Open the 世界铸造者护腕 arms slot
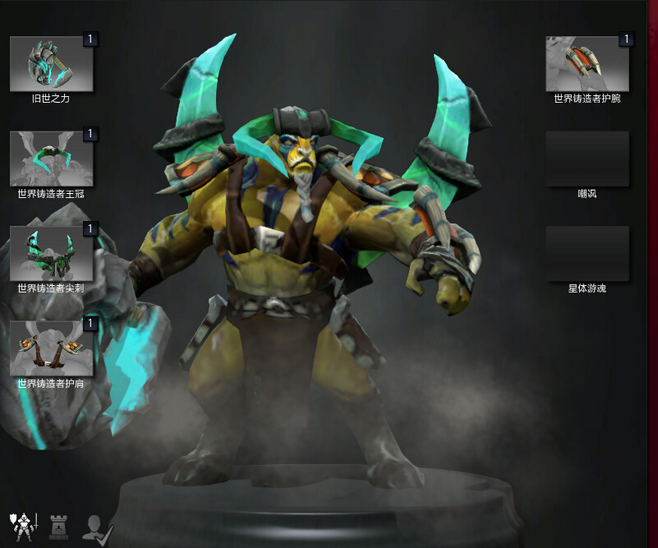 (x=587, y=64)
